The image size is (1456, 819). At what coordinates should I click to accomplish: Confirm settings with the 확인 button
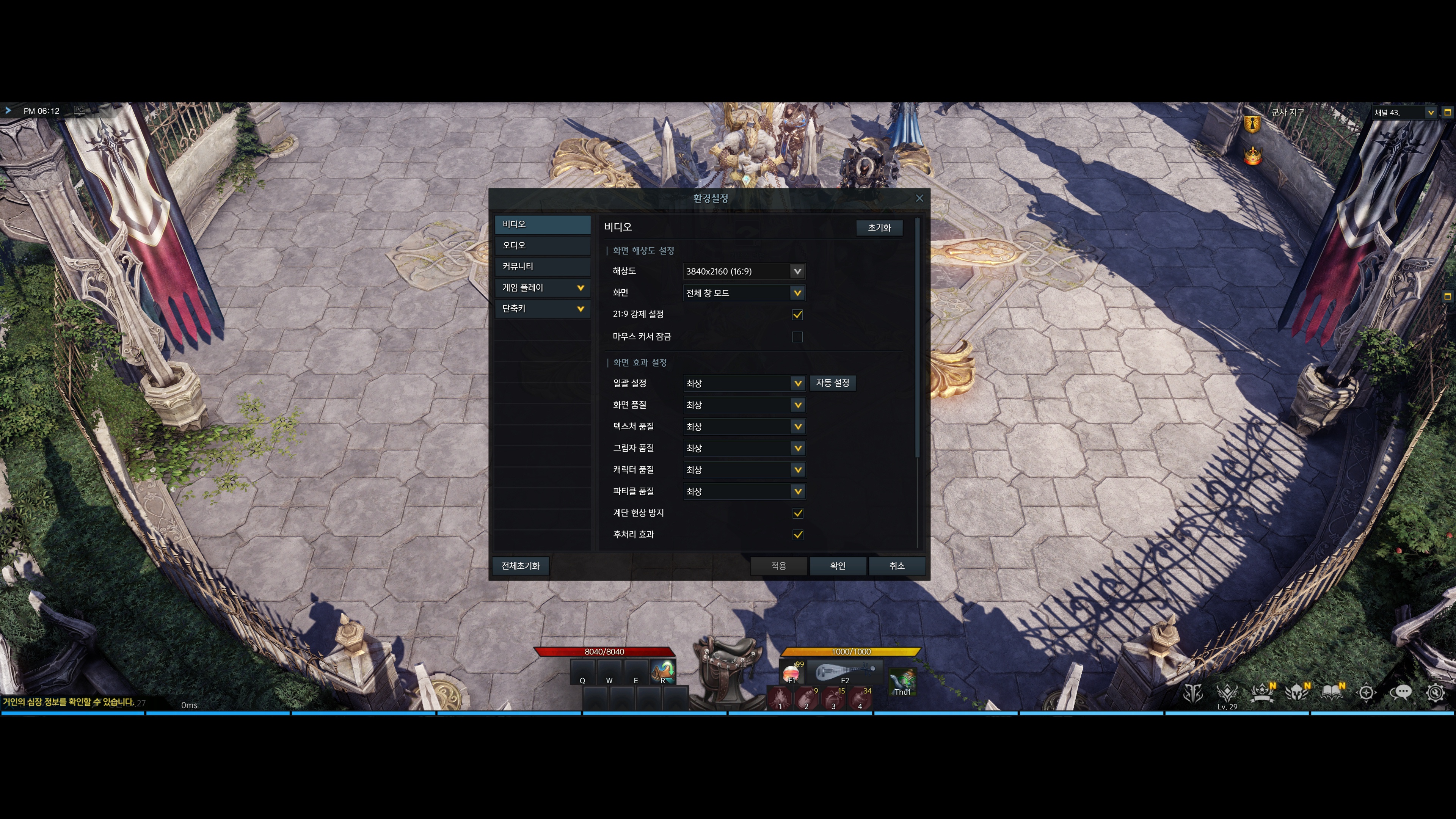837,566
